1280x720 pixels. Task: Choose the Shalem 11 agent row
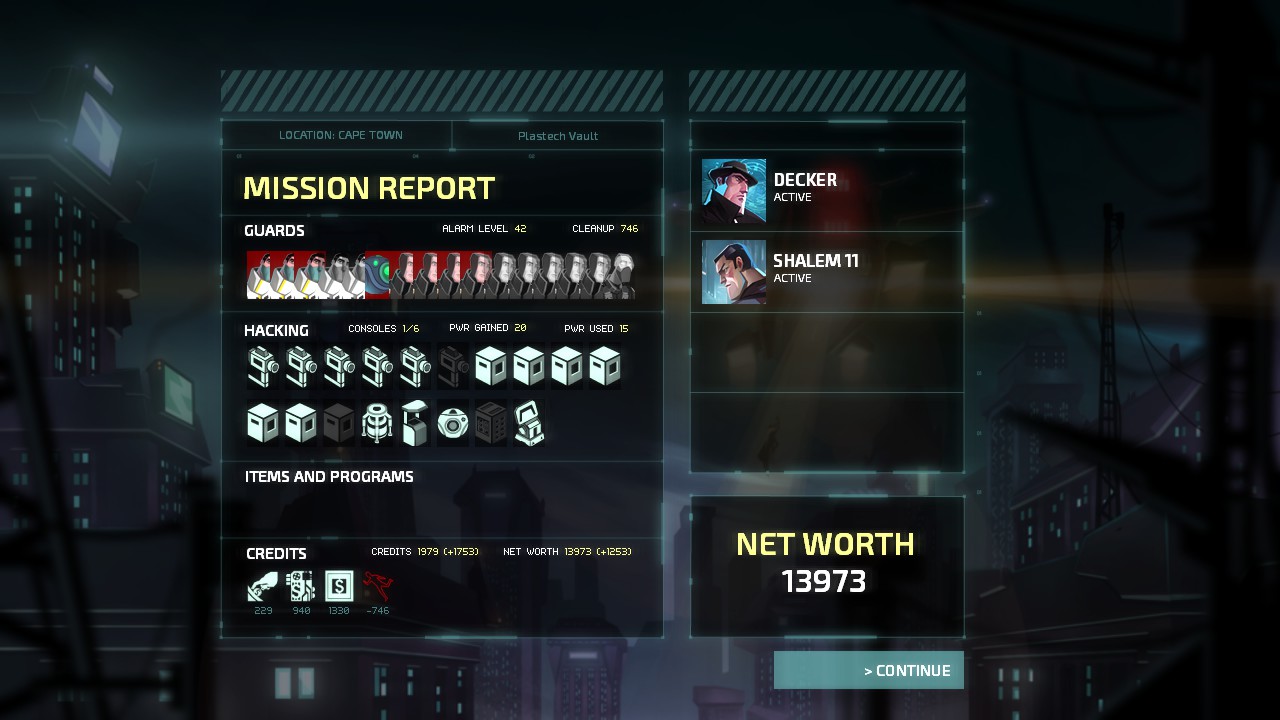click(x=827, y=272)
